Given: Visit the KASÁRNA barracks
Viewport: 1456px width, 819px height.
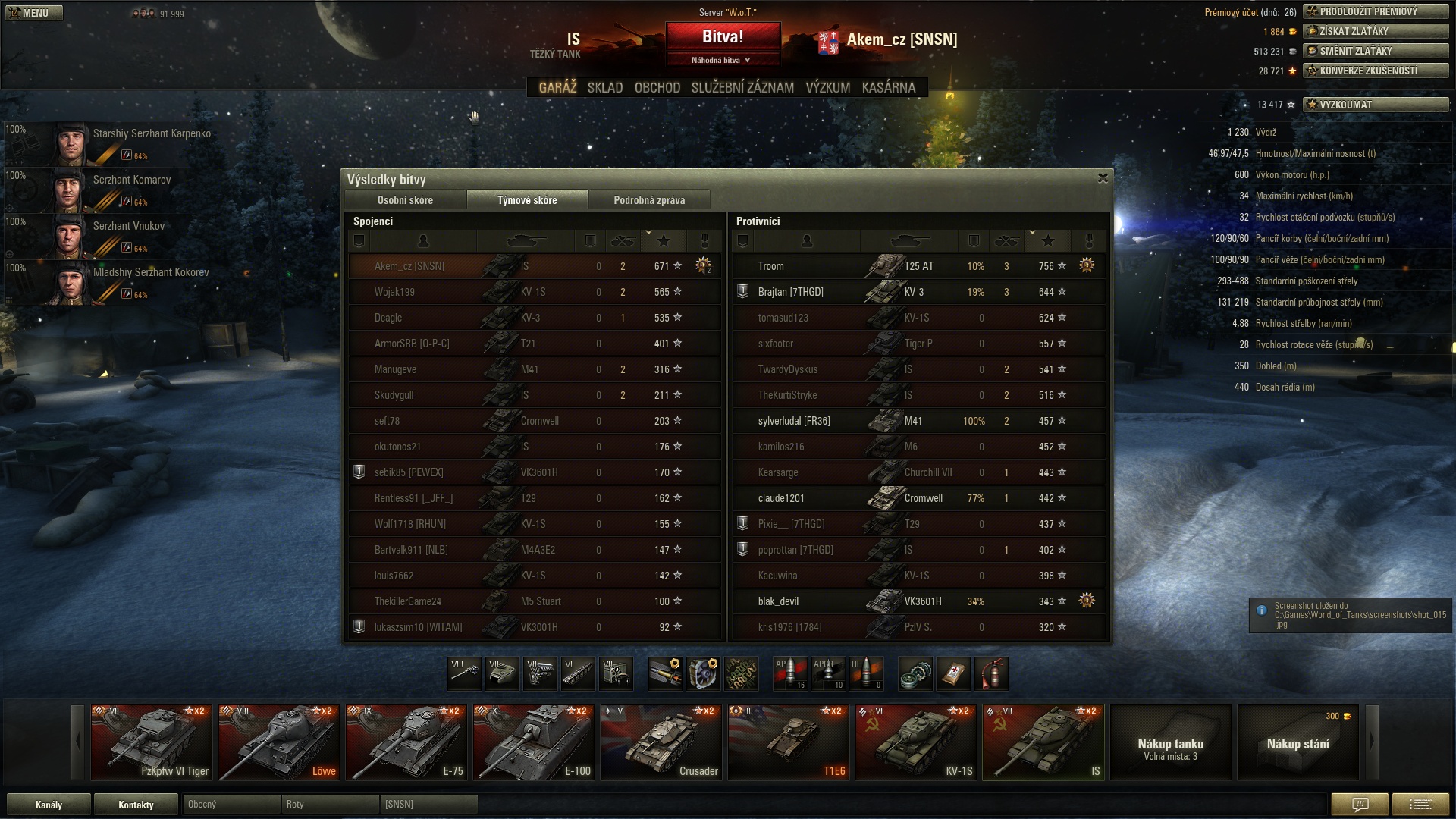Looking at the screenshot, I should (888, 88).
